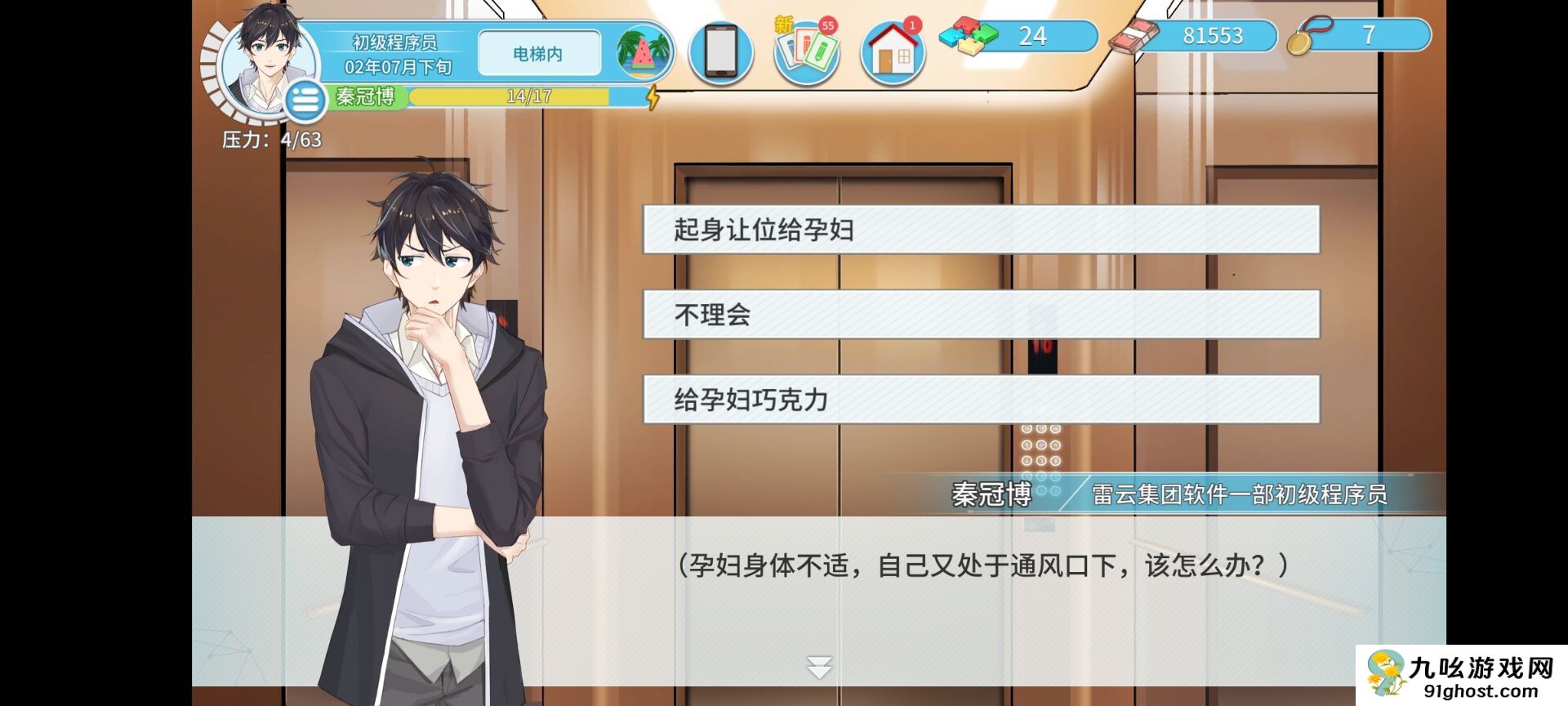The height and width of the screenshot is (706, 1568).
Task: Visit the 九吆游戏网 watermark link
Action: (1462, 676)
